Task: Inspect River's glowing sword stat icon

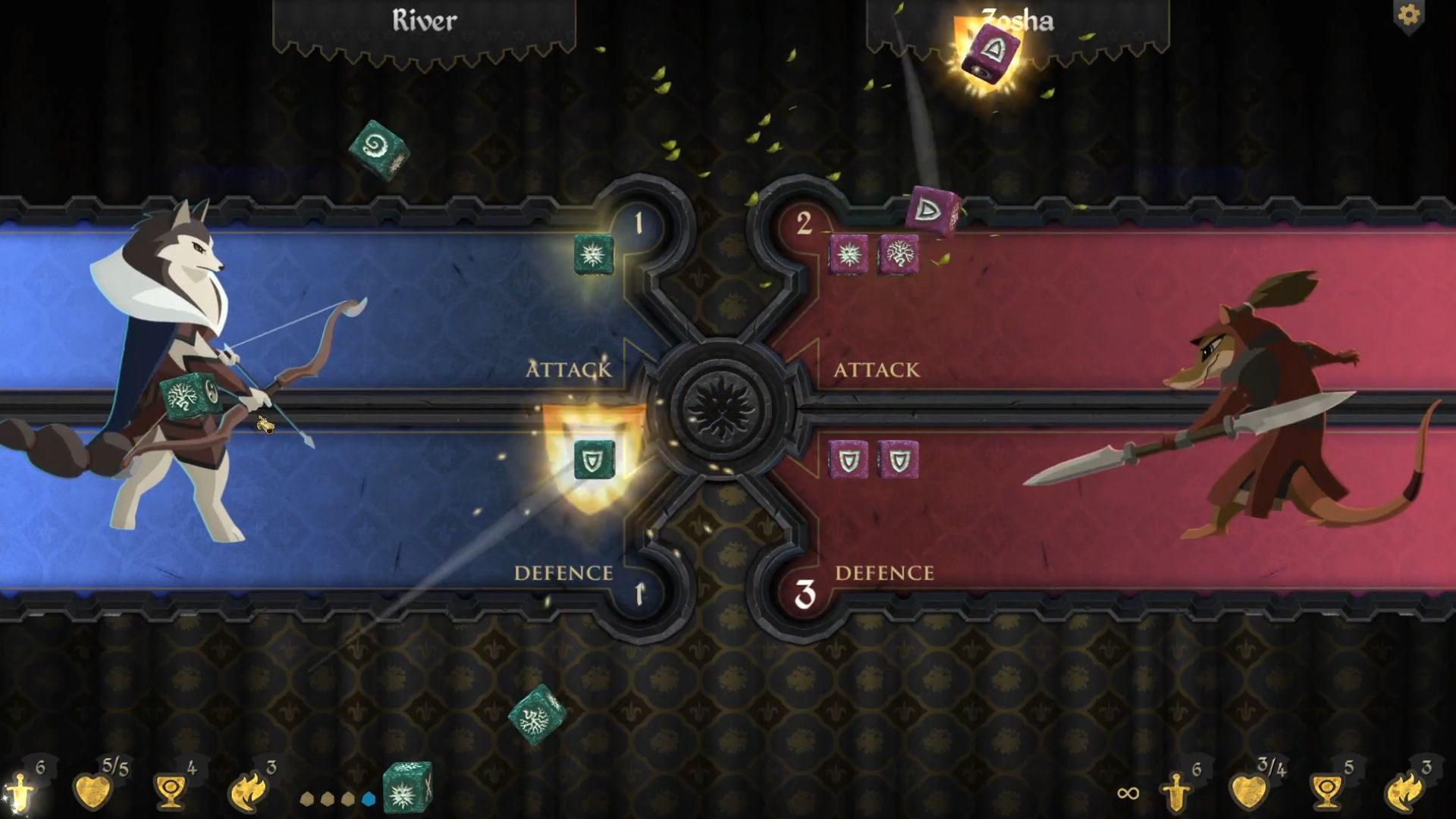Action: (20, 792)
